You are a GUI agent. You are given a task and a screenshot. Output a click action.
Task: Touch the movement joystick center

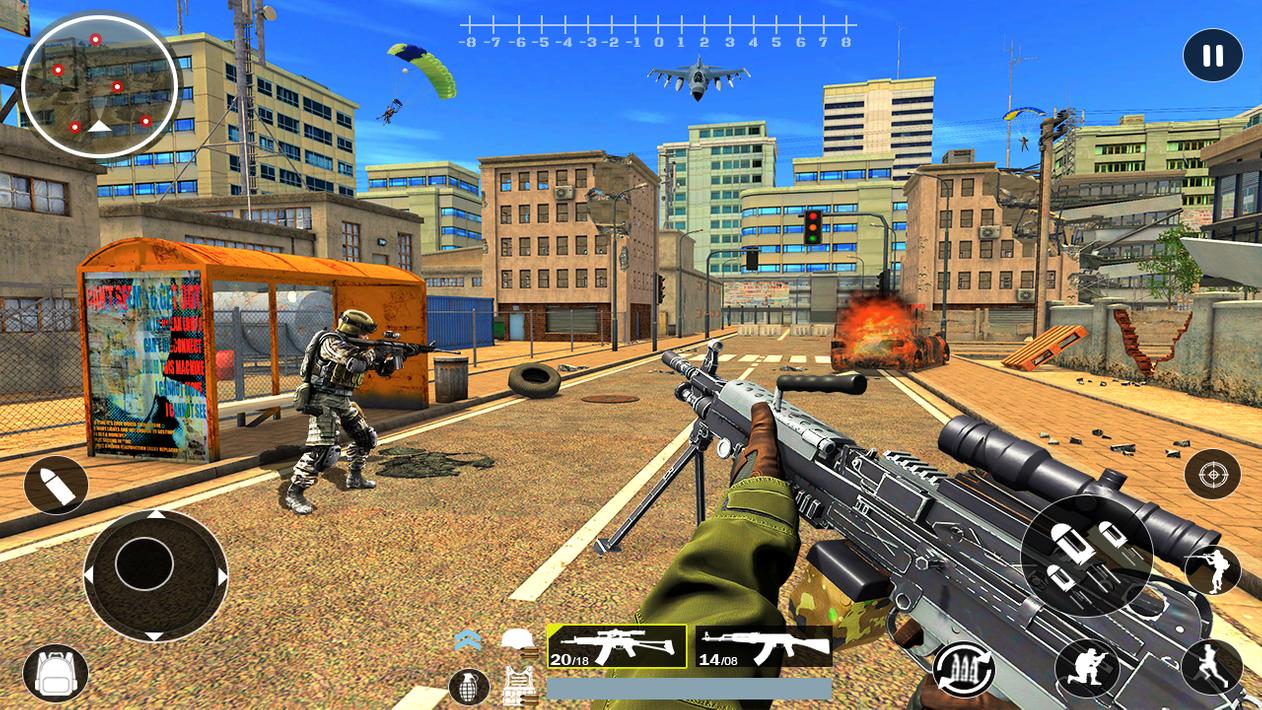click(x=145, y=564)
